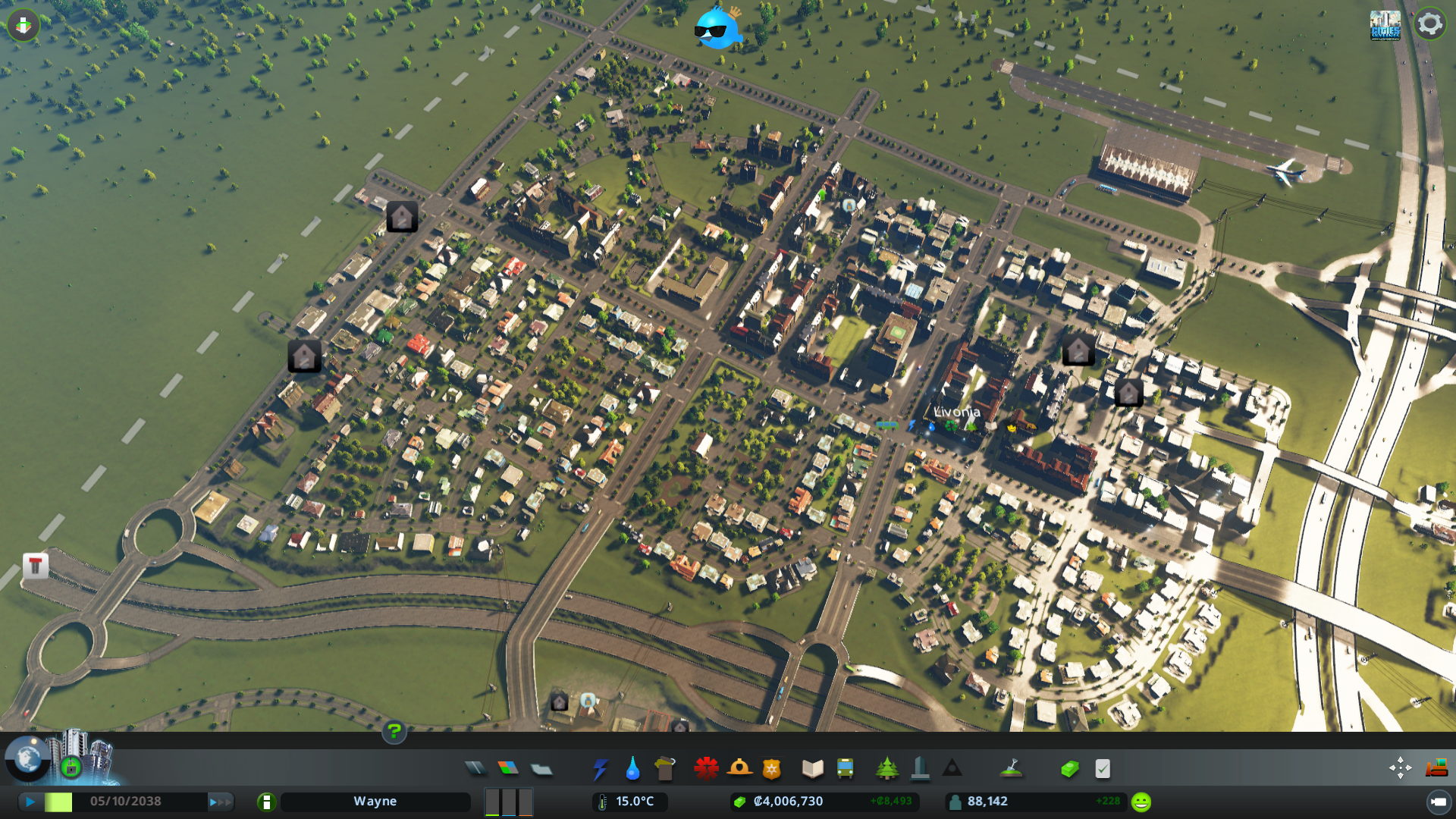Image resolution: width=1456 pixels, height=819 pixels.
Task: Open the Education menu
Action: (811, 767)
